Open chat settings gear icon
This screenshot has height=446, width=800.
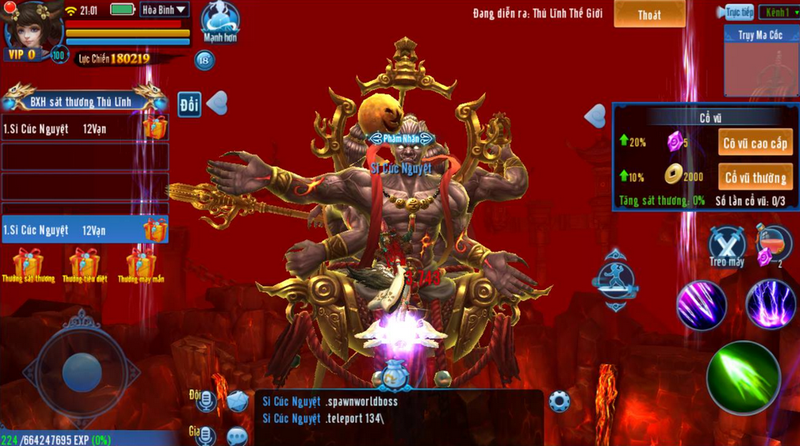point(559,402)
